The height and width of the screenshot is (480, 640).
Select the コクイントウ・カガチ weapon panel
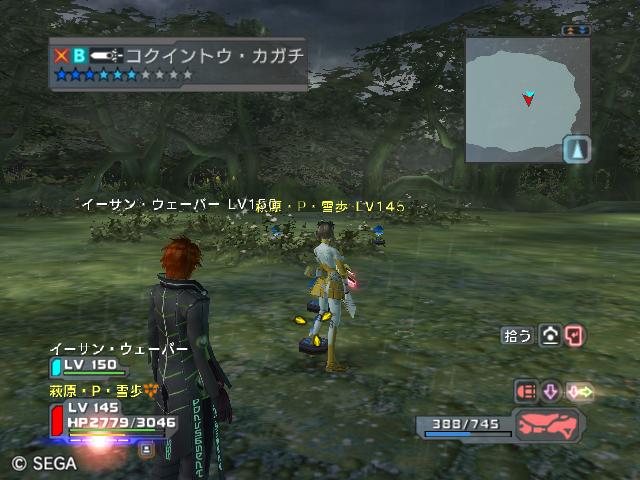[x=178, y=64]
